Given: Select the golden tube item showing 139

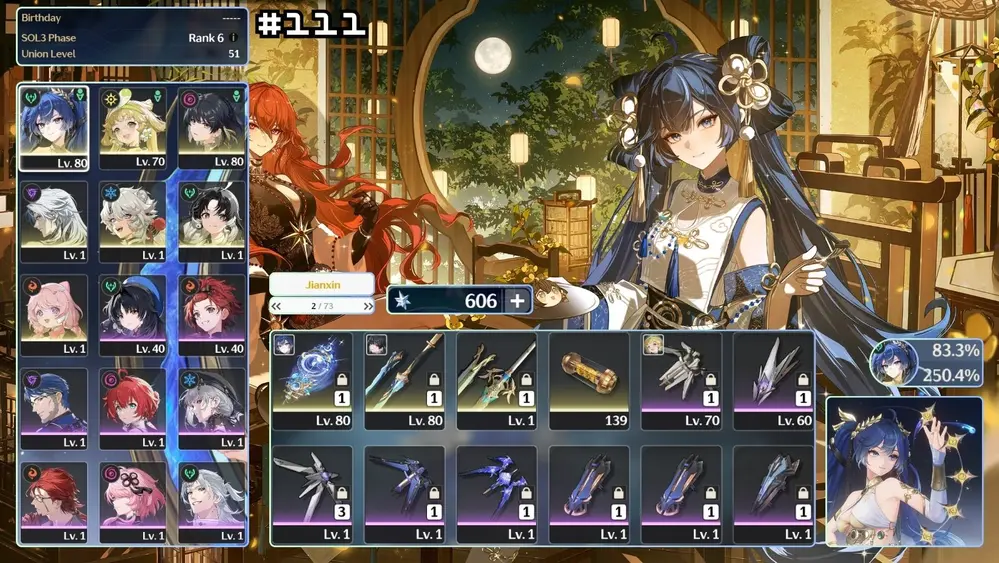Looking at the screenshot, I should point(589,380).
